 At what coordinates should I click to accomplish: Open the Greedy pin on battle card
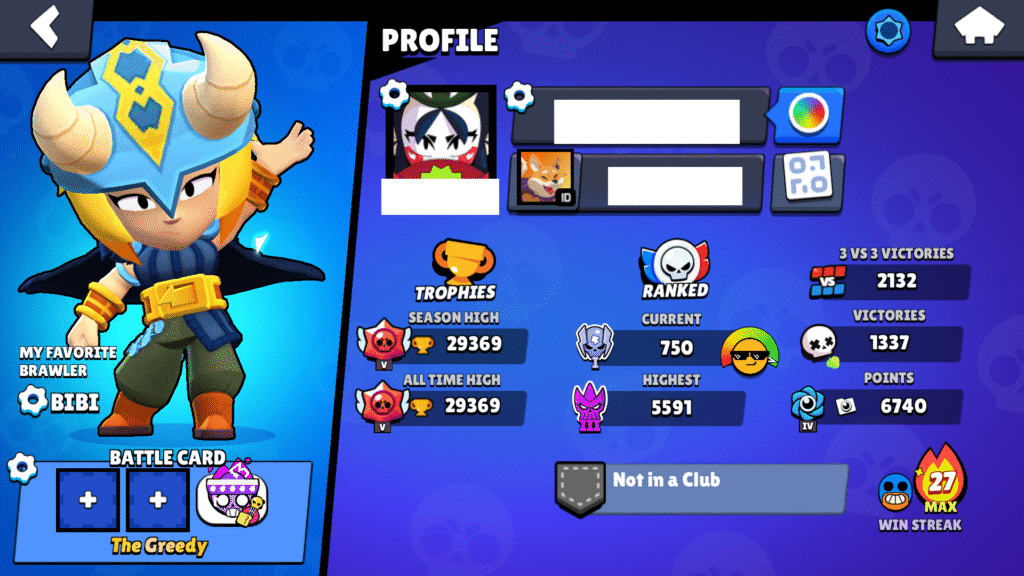[231, 499]
